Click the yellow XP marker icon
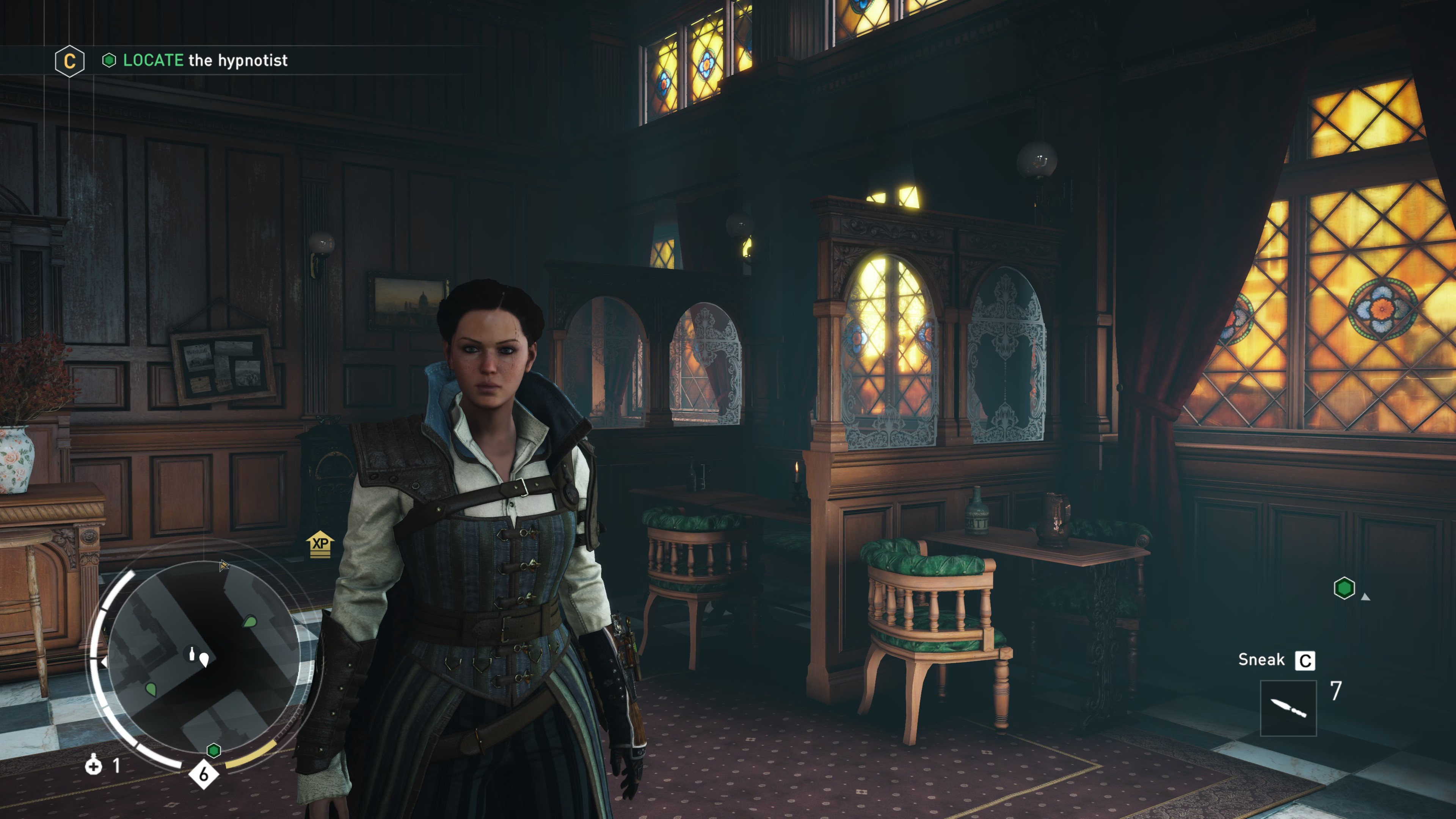This screenshot has width=1456, height=819. pyautogui.click(x=320, y=544)
